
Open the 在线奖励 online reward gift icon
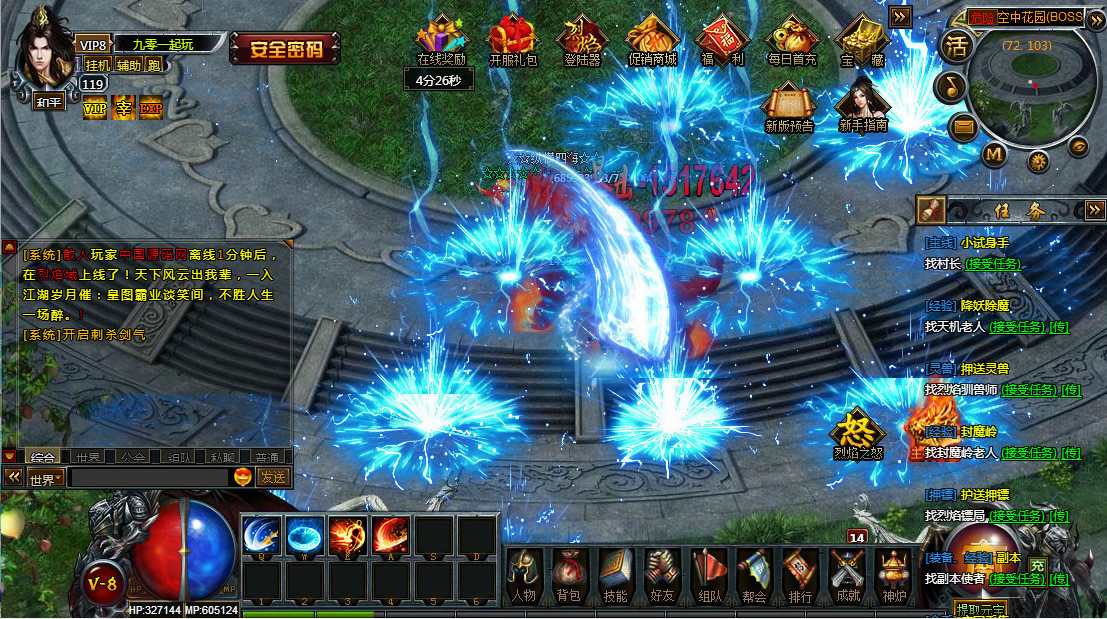(441, 39)
